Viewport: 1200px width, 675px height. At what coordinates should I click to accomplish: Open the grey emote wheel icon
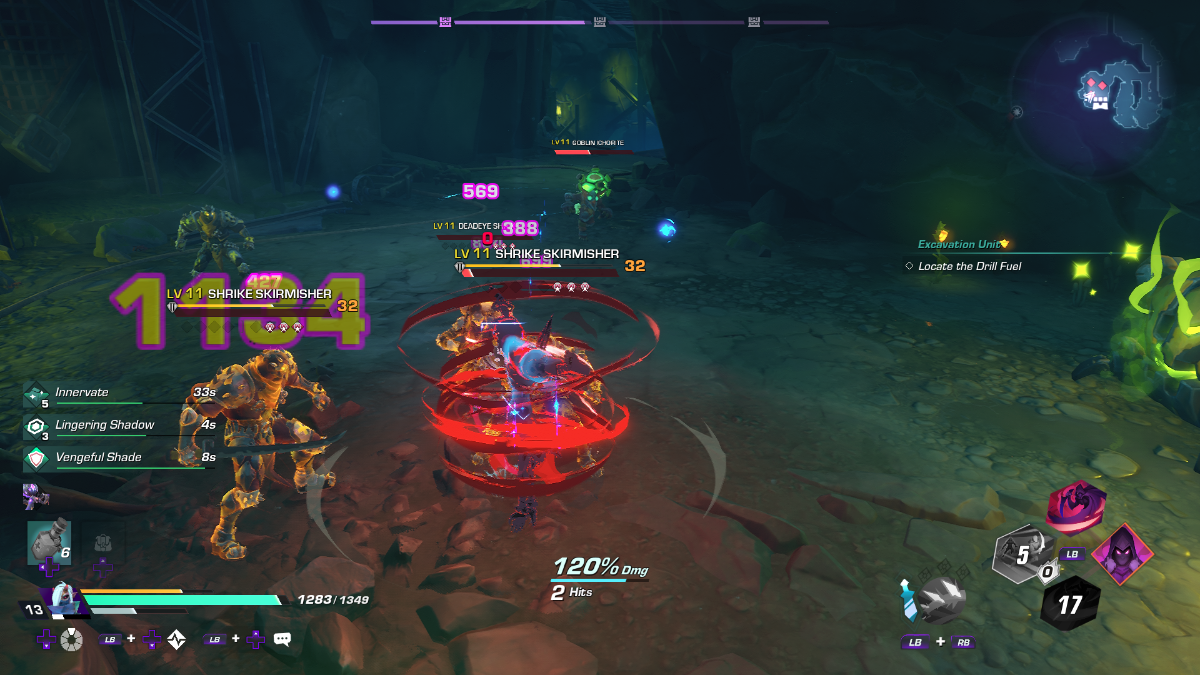[71, 639]
